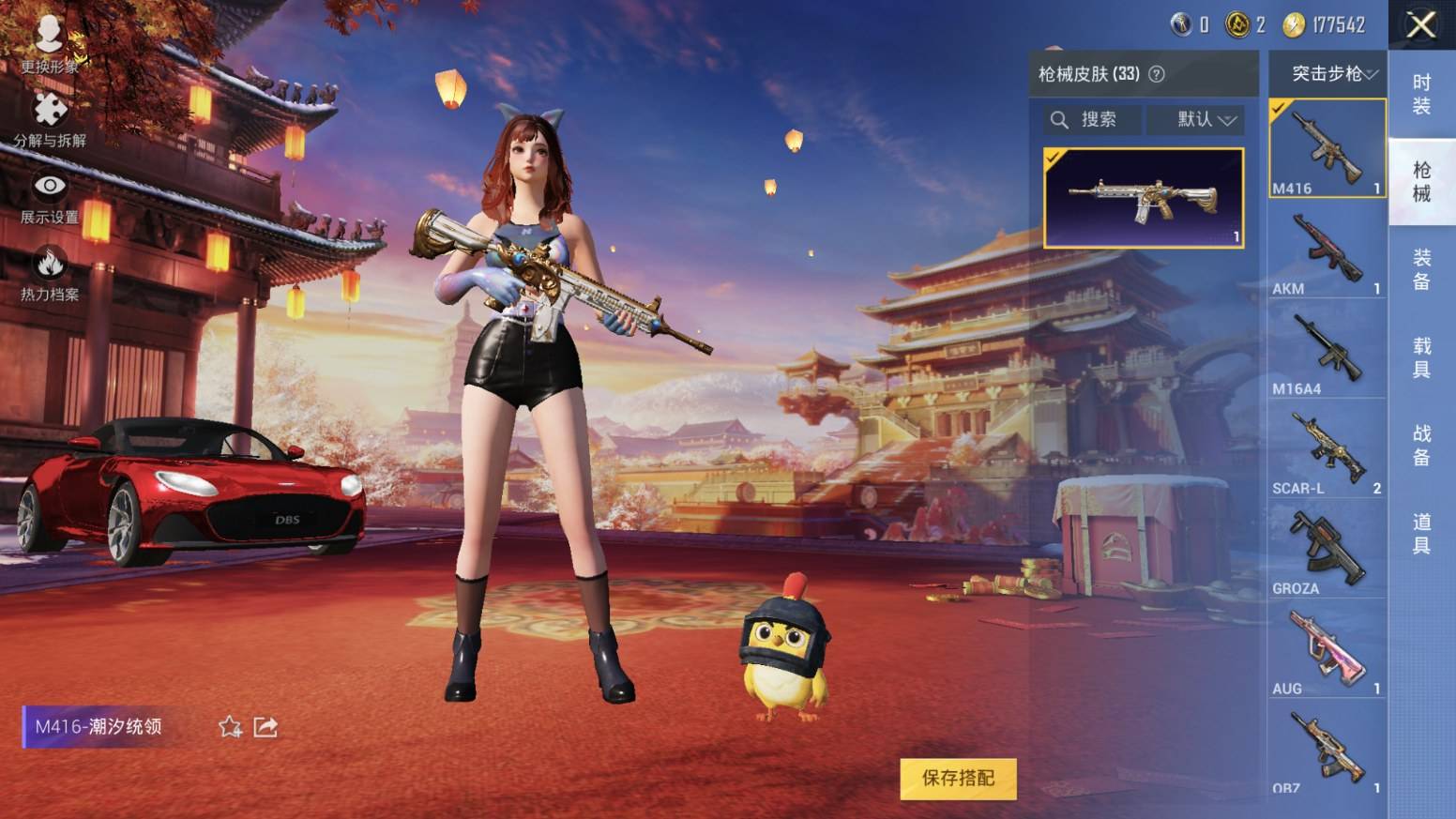Close the inventory screen with X
Image resolution: width=1456 pixels, height=819 pixels.
[x=1421, y=25]
